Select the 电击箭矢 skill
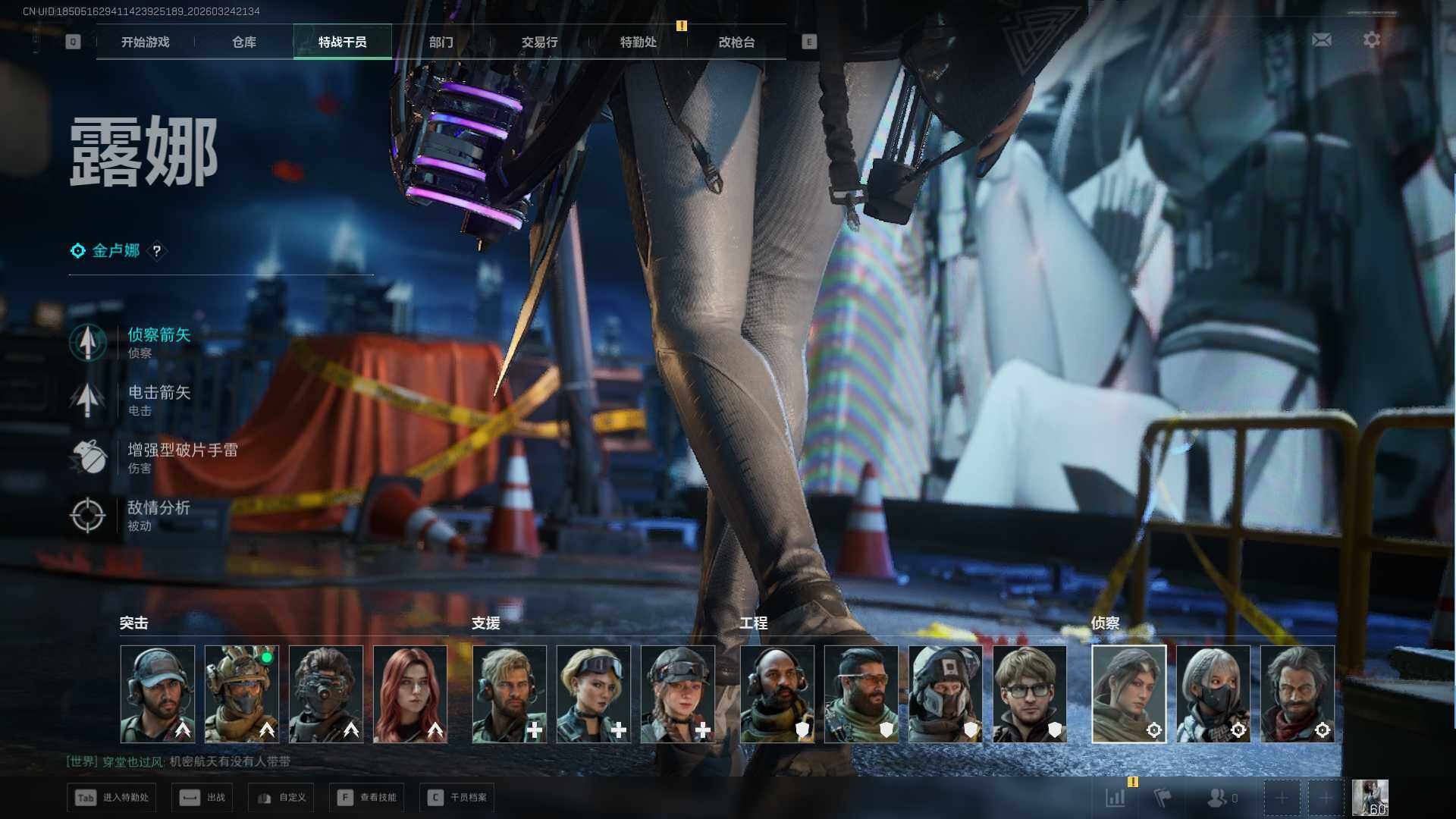1456x819 pixels. (158, 400)
